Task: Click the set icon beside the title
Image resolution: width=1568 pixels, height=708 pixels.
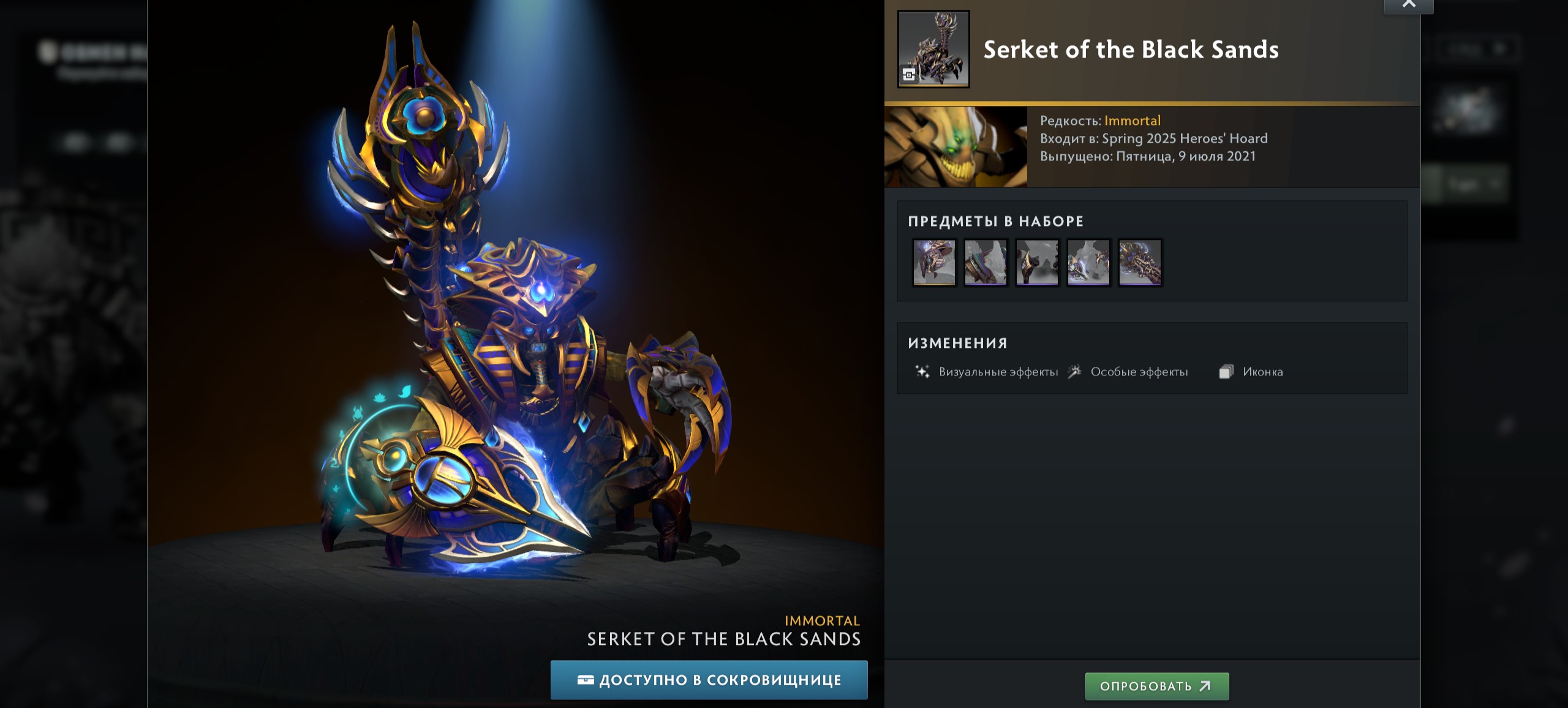Action: coord(933,49)
